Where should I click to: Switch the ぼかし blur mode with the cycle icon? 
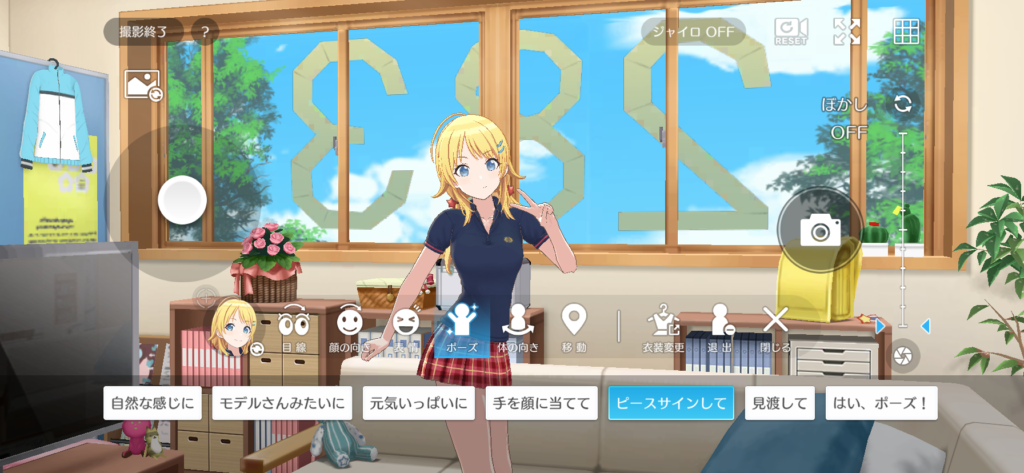pyautogui.click(x=903, y=104)
